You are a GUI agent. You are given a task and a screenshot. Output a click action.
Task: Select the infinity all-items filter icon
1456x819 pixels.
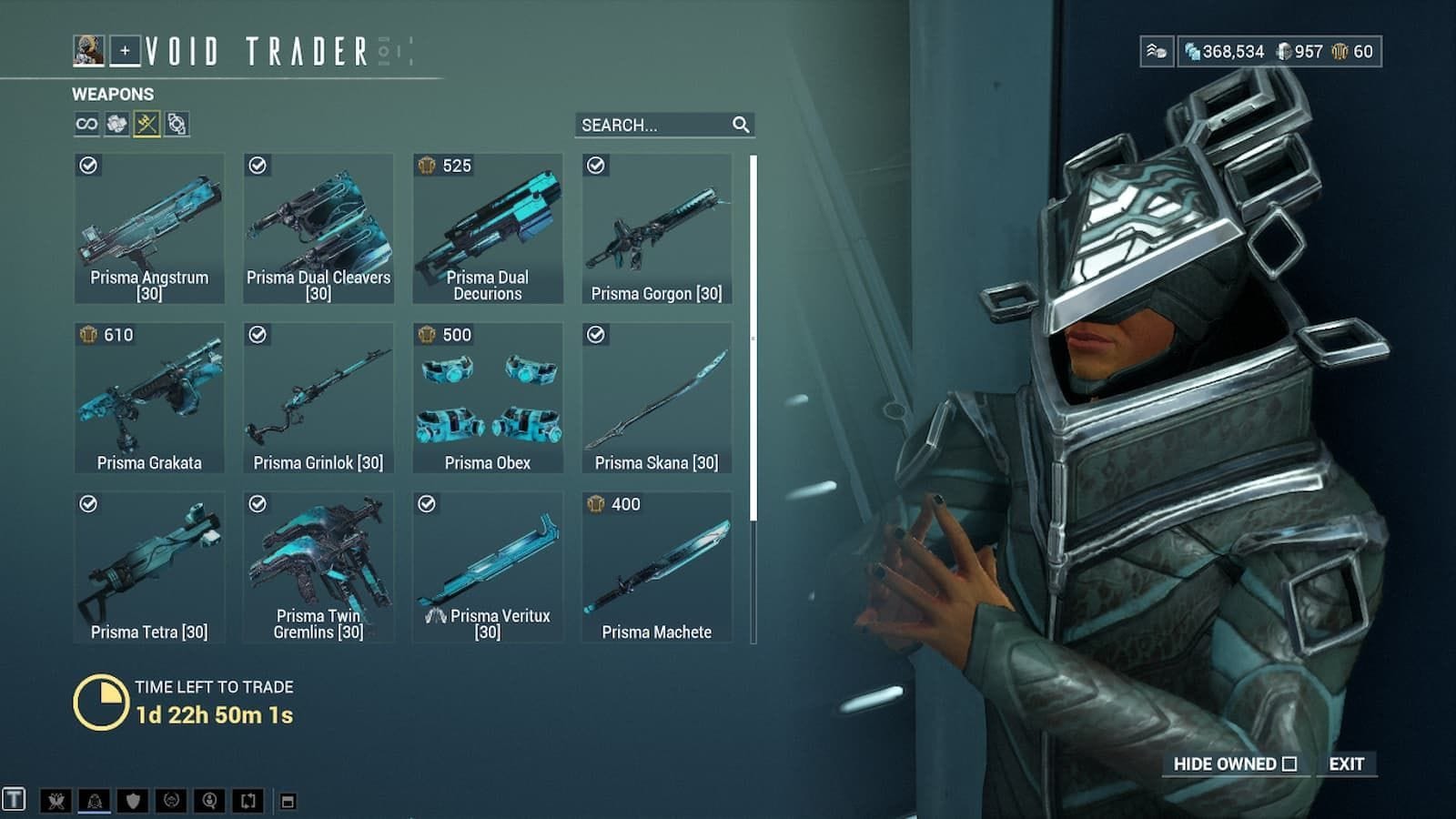pyautogui.click(x=86, y=125)
